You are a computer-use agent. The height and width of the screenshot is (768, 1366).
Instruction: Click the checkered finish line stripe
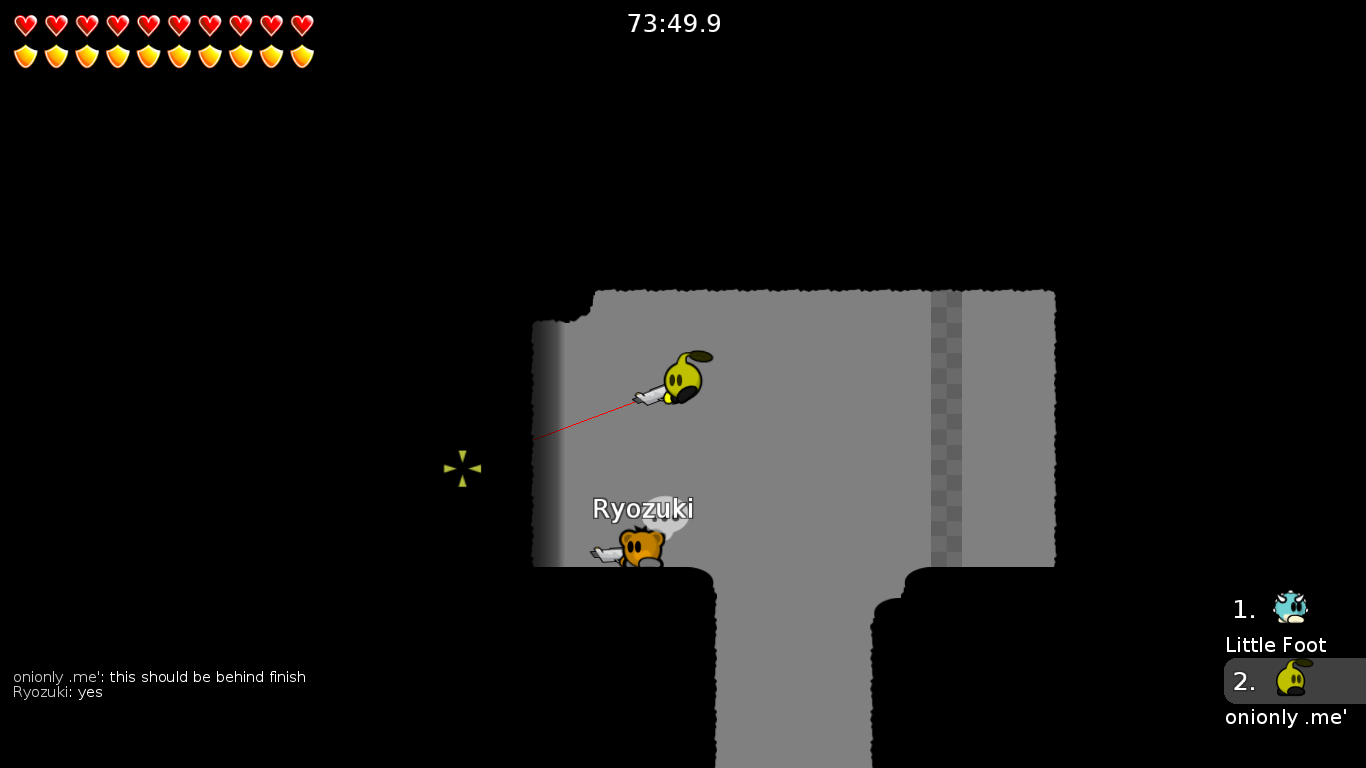(x=947, y=430)
